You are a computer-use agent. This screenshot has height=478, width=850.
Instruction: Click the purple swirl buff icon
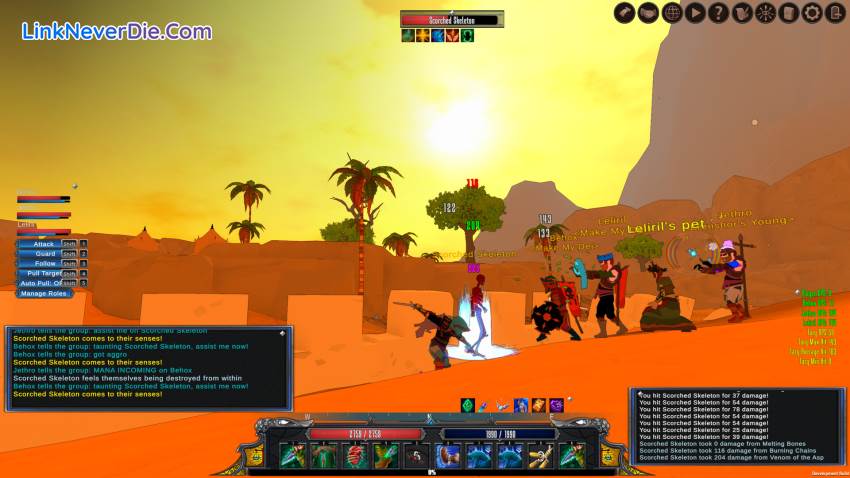click(557, 405)
